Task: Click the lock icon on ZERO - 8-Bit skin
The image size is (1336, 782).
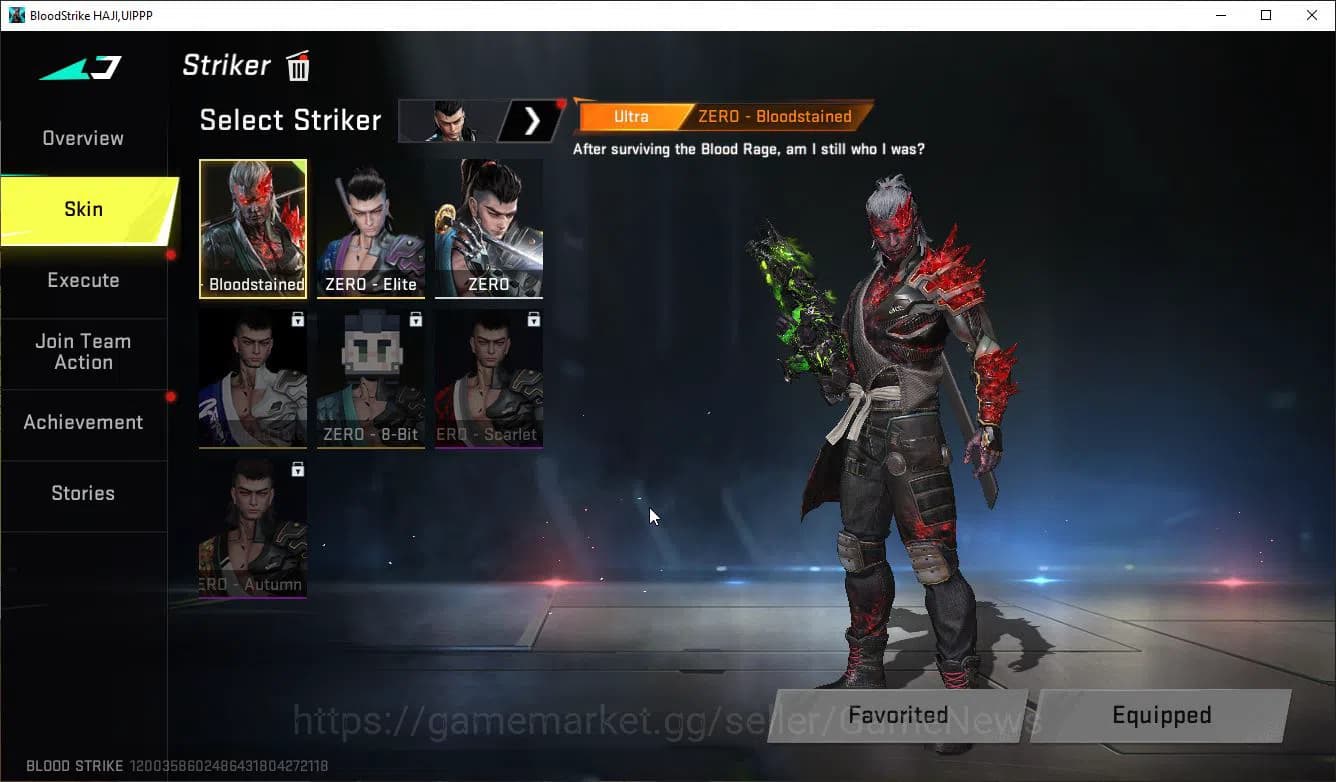Action: click(414, 319)
